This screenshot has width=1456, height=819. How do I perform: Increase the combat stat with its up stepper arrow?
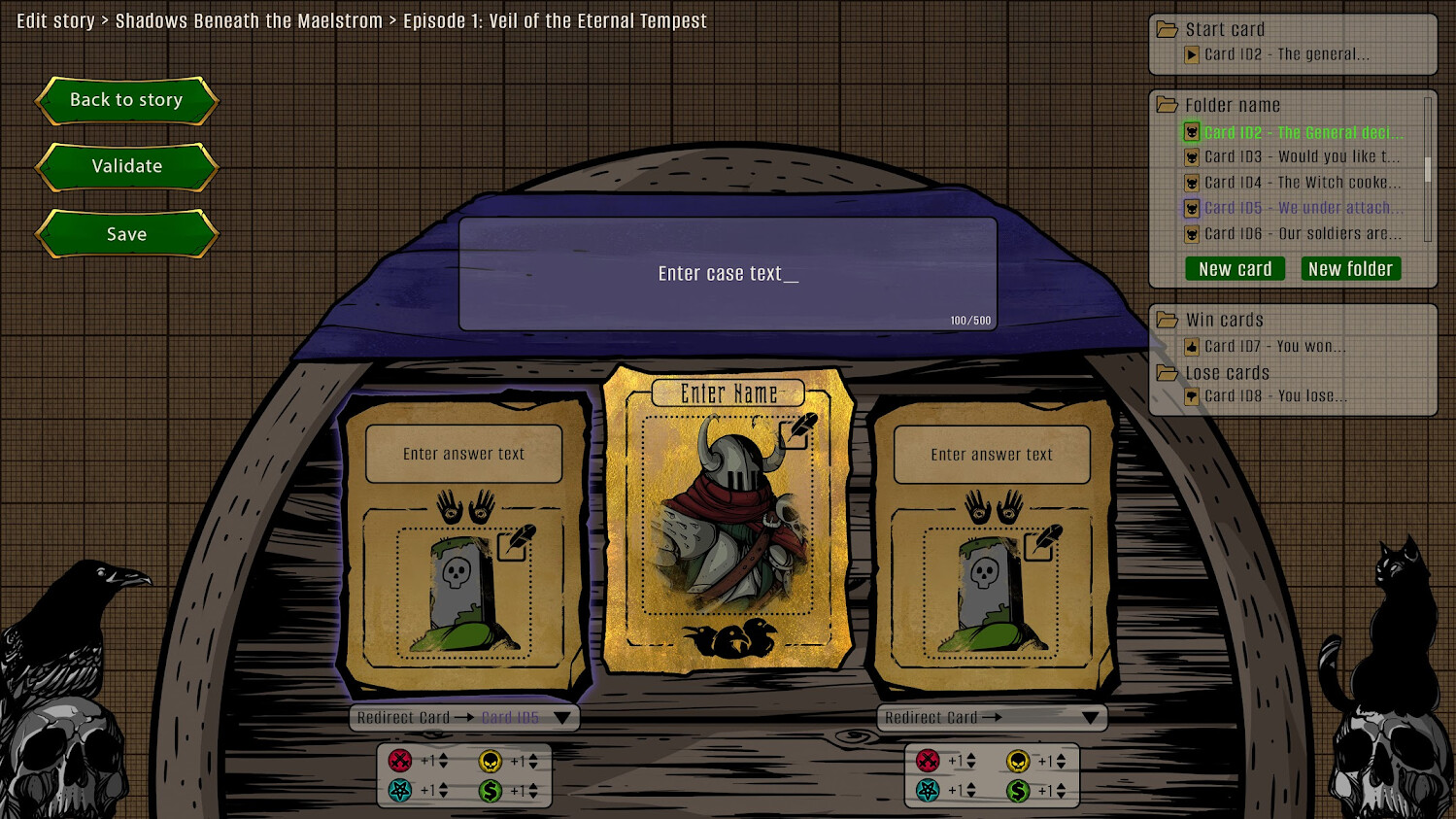[444, 756]
